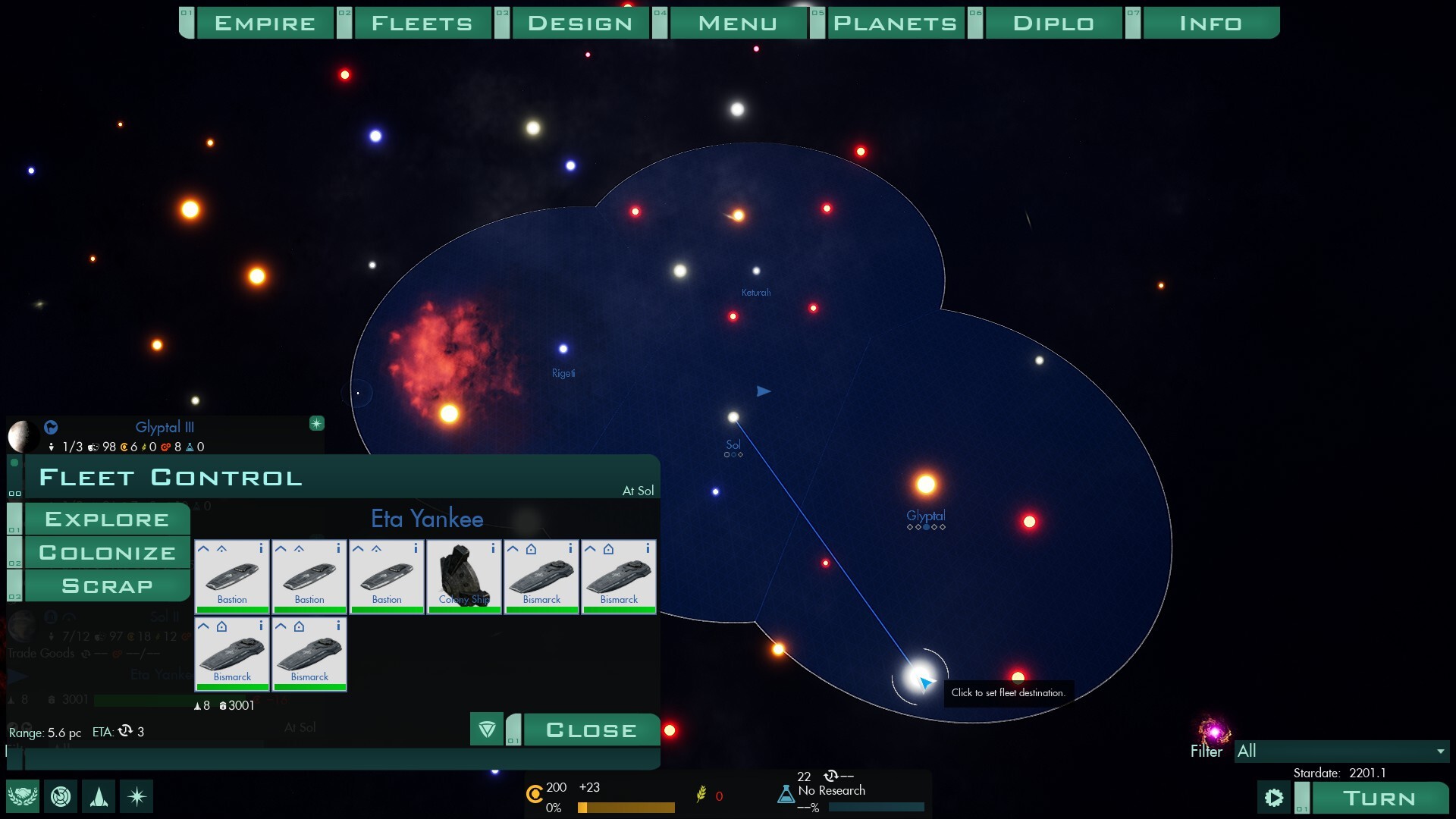Open the Info screen
The height and width of the screenshot is (819, 1456).
point(1210,23)
